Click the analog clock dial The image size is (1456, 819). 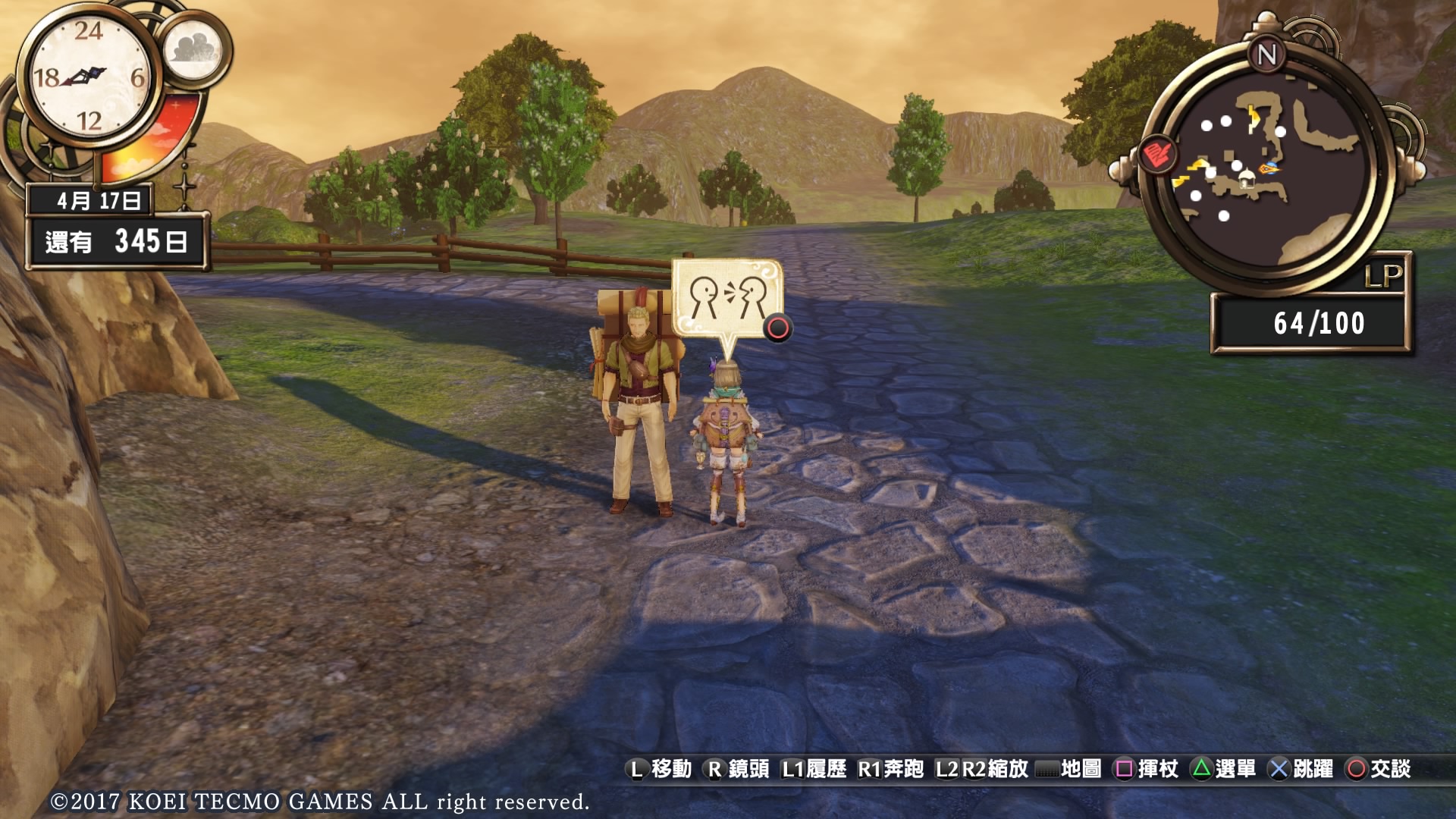89,77
